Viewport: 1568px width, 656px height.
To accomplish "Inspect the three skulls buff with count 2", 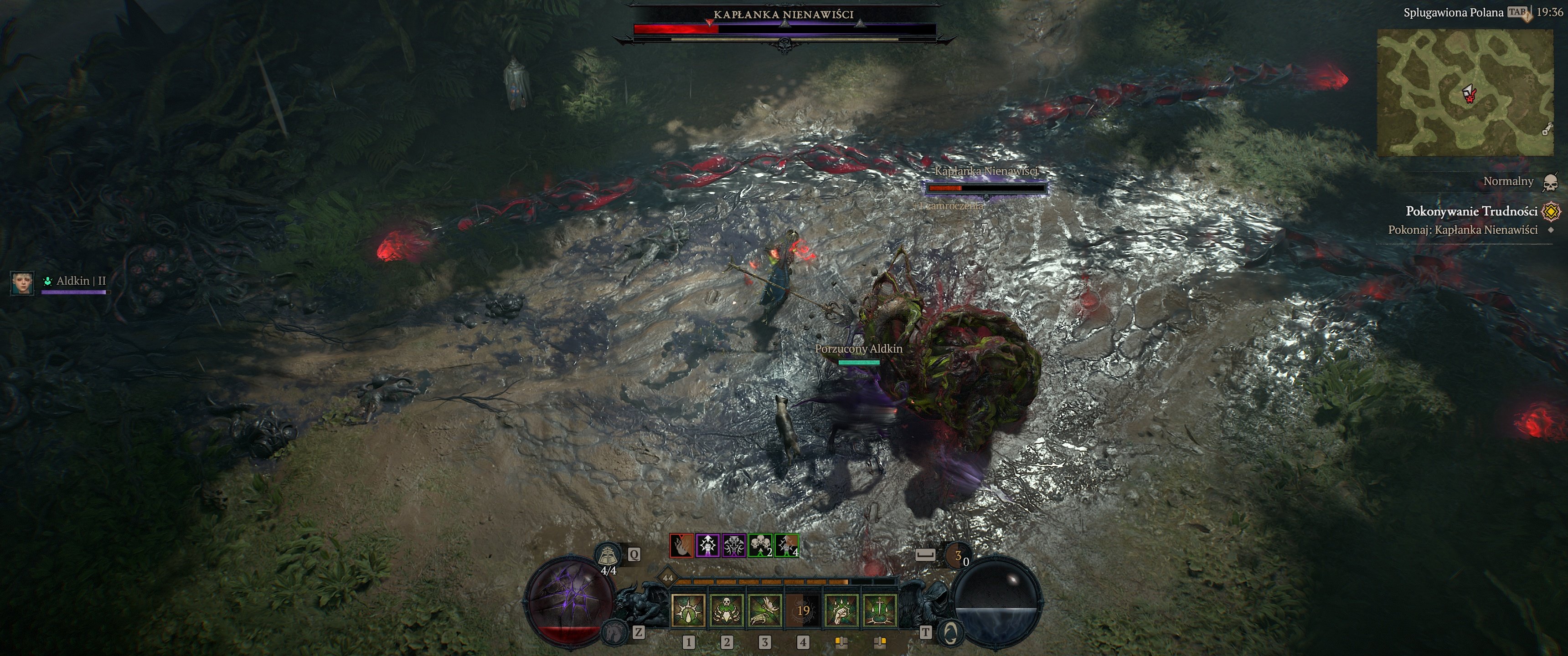I will (x=760, y=546).
